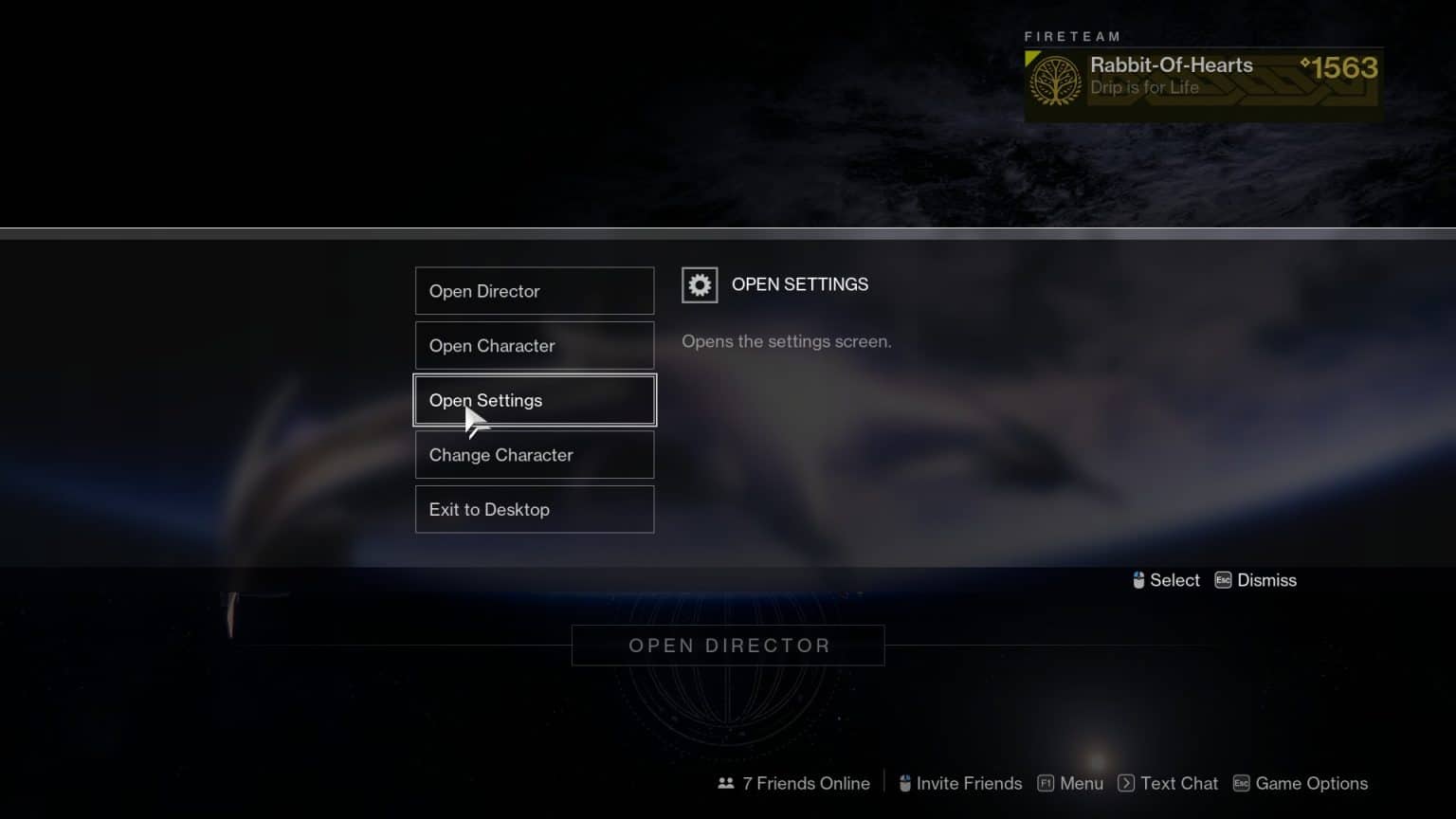Confirm the highlighted Open Settings option
Viewport: 1456px width, 819px height.
point(534,400)
